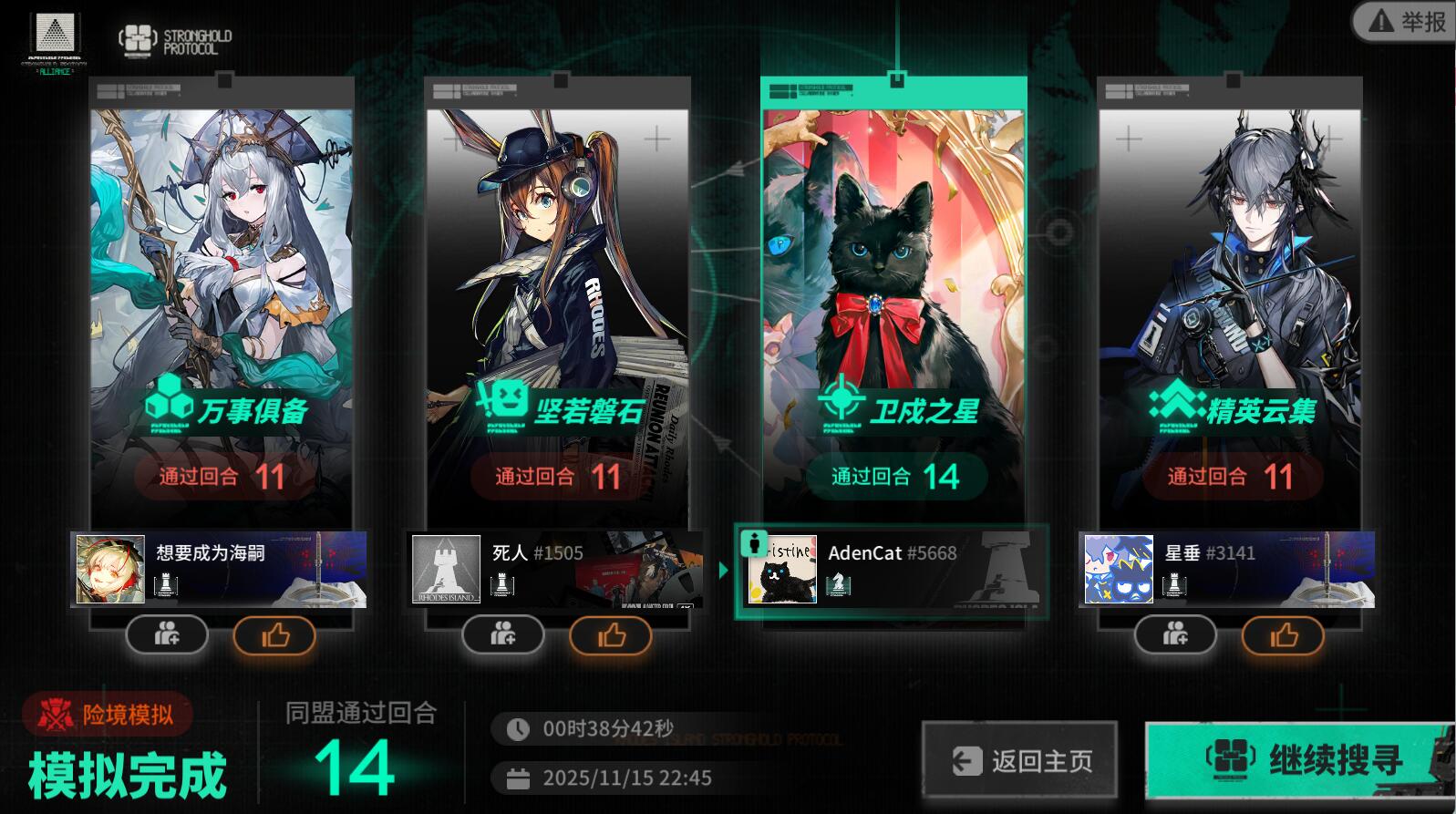1456x814 pixels.
Task: Give a thumbs-up to 想要成为海嗣
Action: coord(274,635)
